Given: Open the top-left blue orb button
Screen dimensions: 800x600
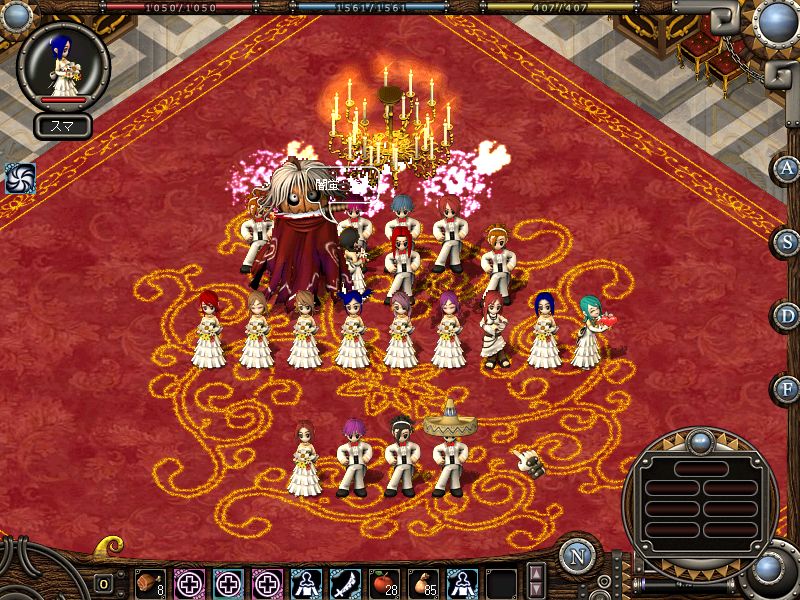Looking at the screenshot, I should point(17,16).
